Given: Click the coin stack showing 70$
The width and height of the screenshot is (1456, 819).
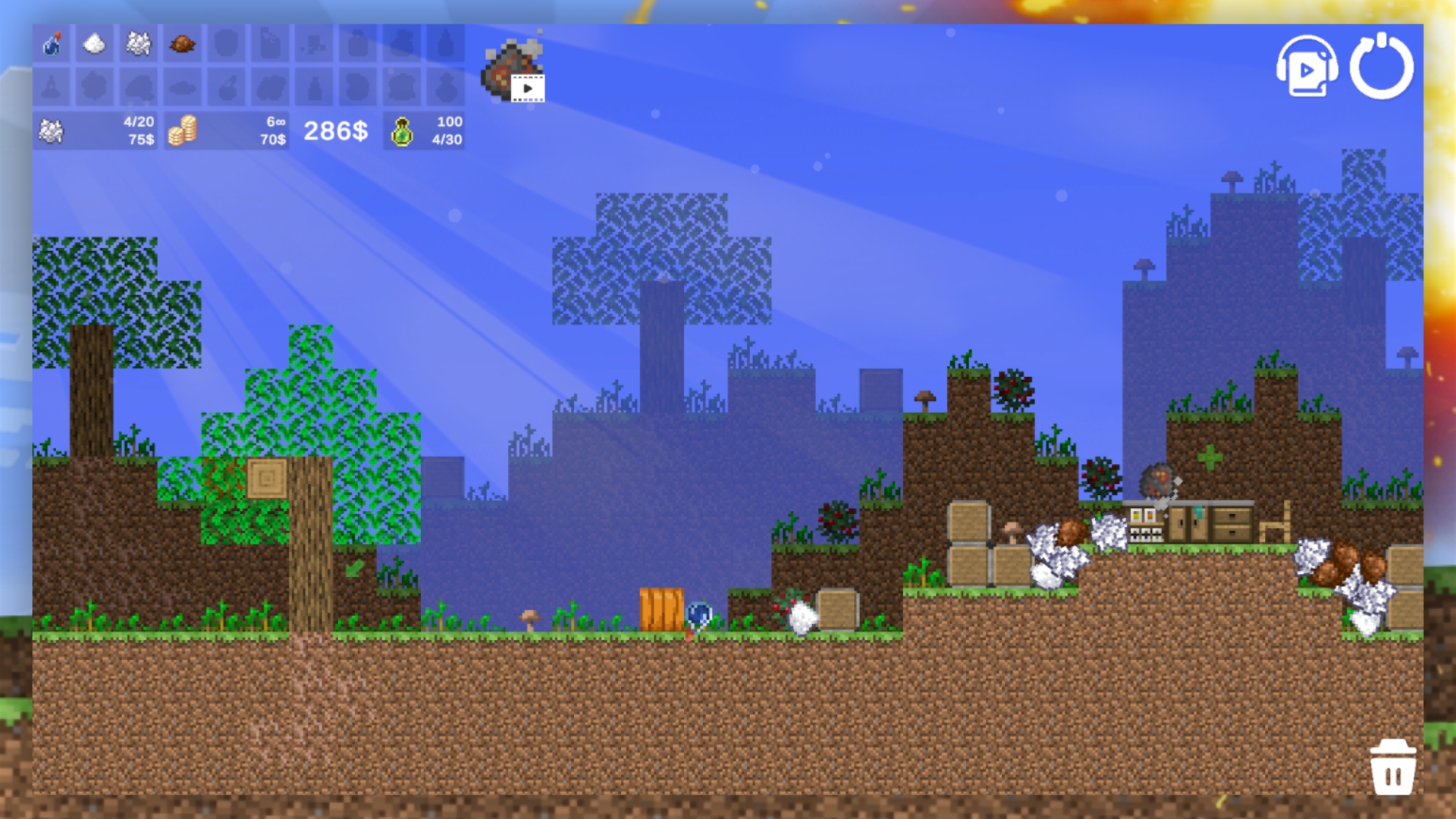Looking at the screenshot, I should tap(227, 129).
